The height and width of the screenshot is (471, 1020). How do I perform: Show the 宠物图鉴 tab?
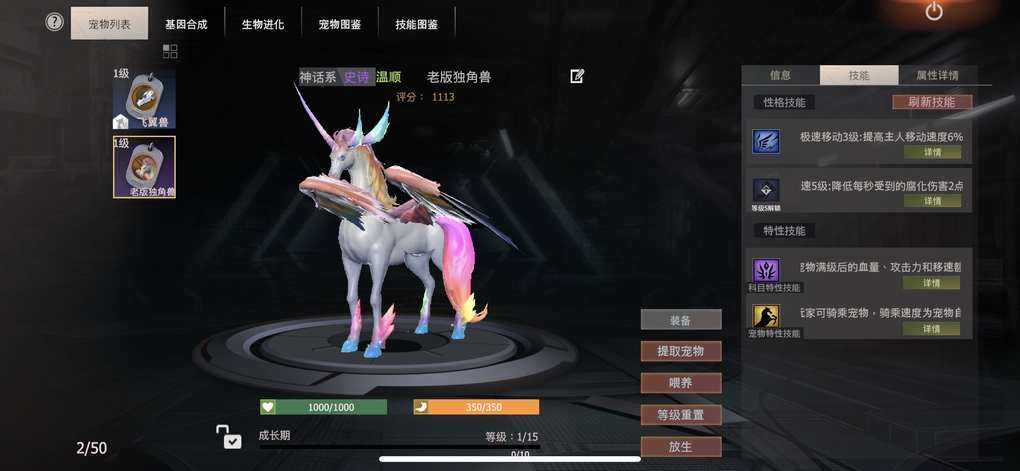pyautogui.click(x=339, y=24)
